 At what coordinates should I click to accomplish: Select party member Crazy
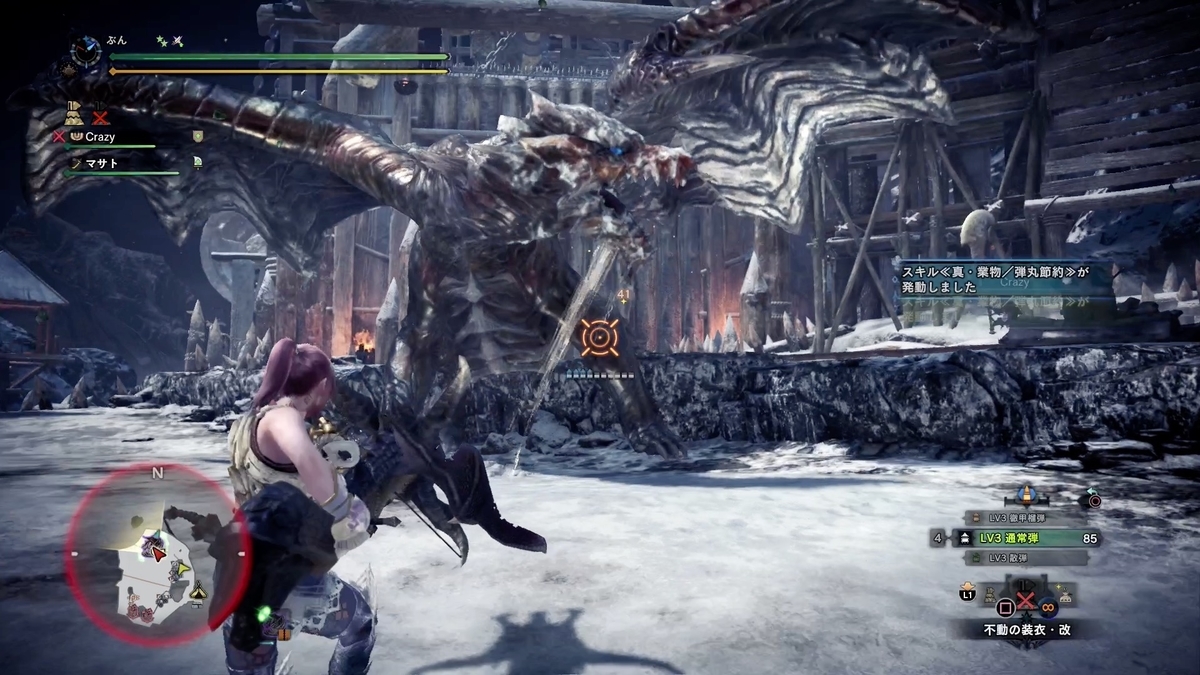tap(100, 136)
